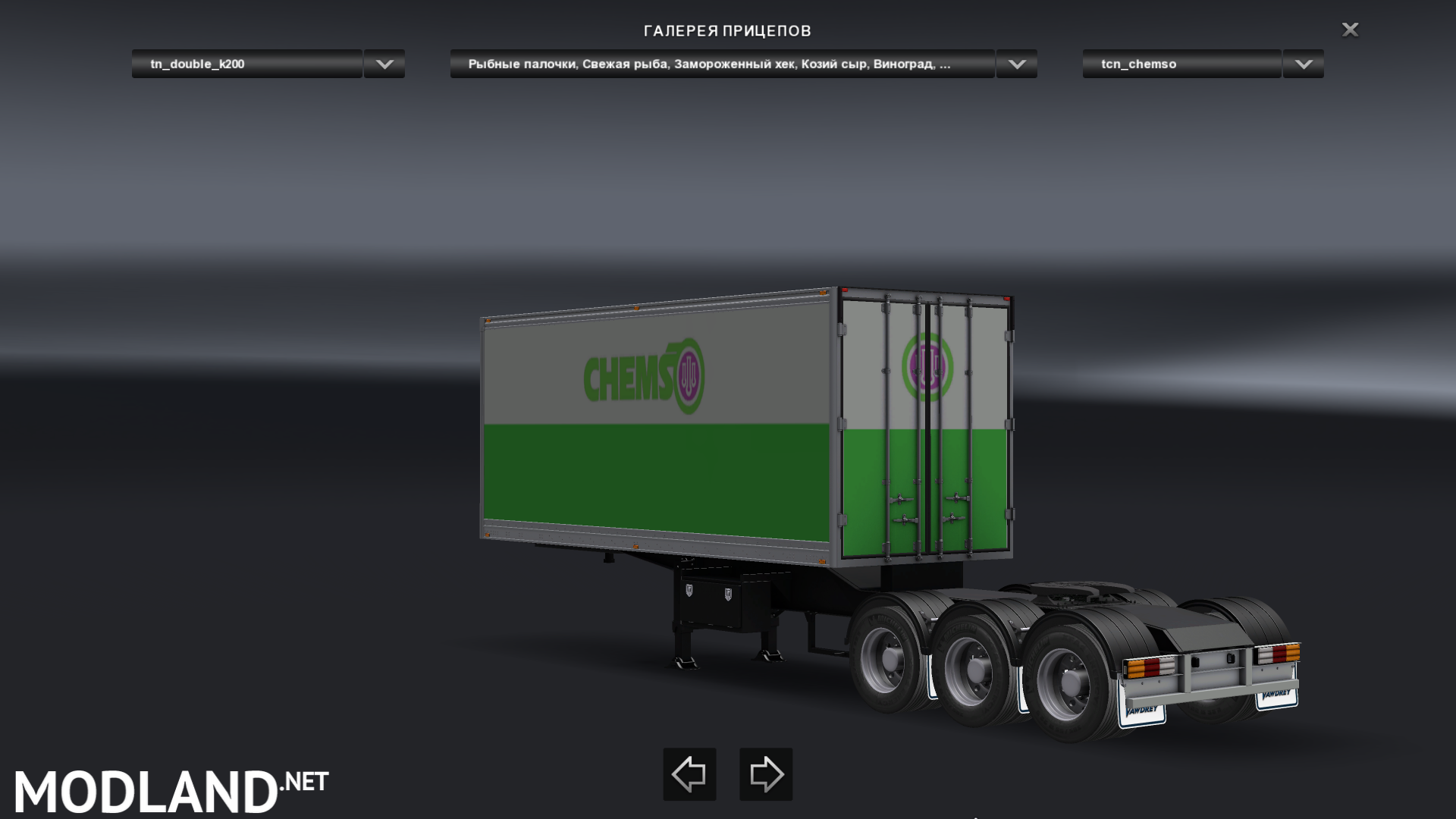Close the trailer gallery with the X icon
1456x819 pixels.
coord(1351,30)
